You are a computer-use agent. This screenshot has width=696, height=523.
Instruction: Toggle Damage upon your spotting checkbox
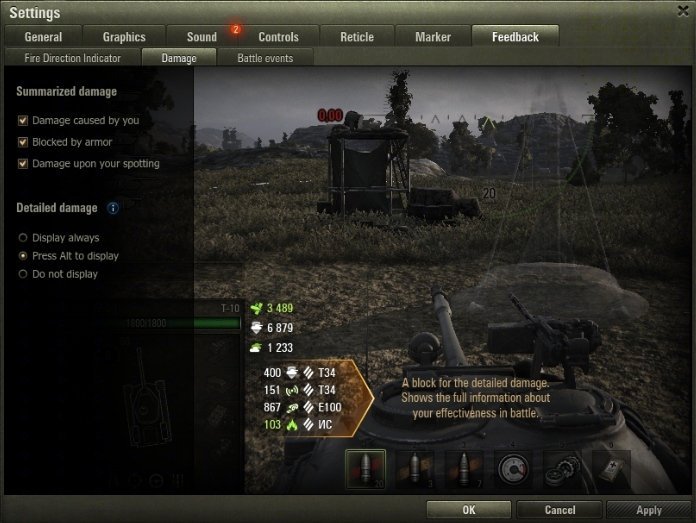[23, 163]
